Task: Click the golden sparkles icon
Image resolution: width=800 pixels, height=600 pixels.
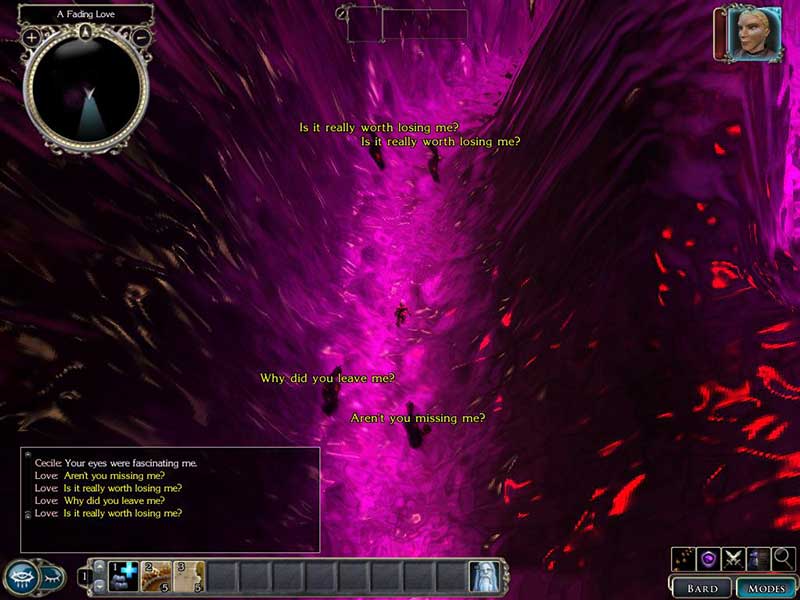Action: [685, 558]
